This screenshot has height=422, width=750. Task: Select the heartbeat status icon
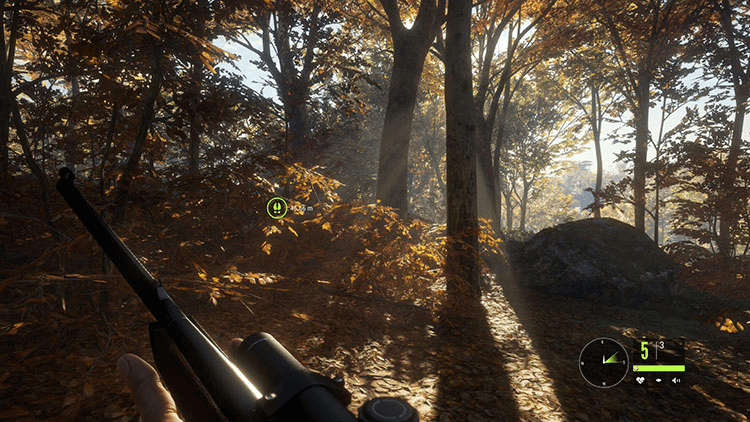click(640, 380)
